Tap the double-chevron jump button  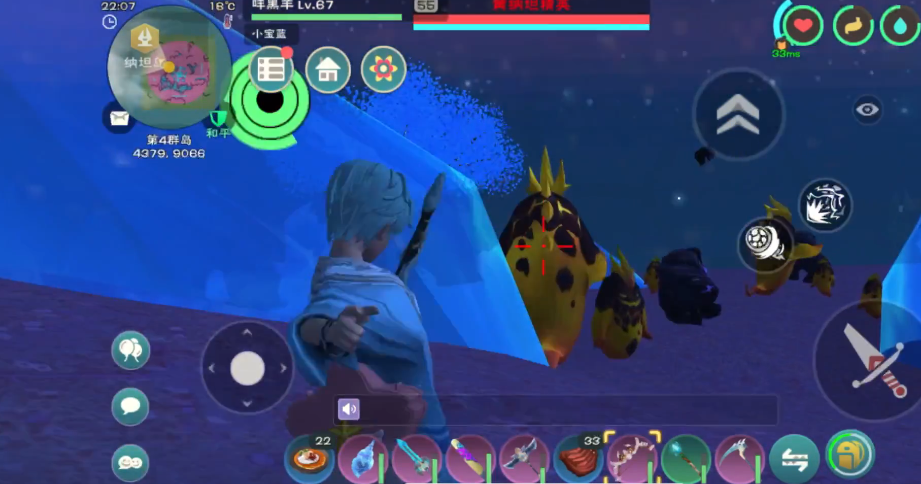(x=738, y=114)
